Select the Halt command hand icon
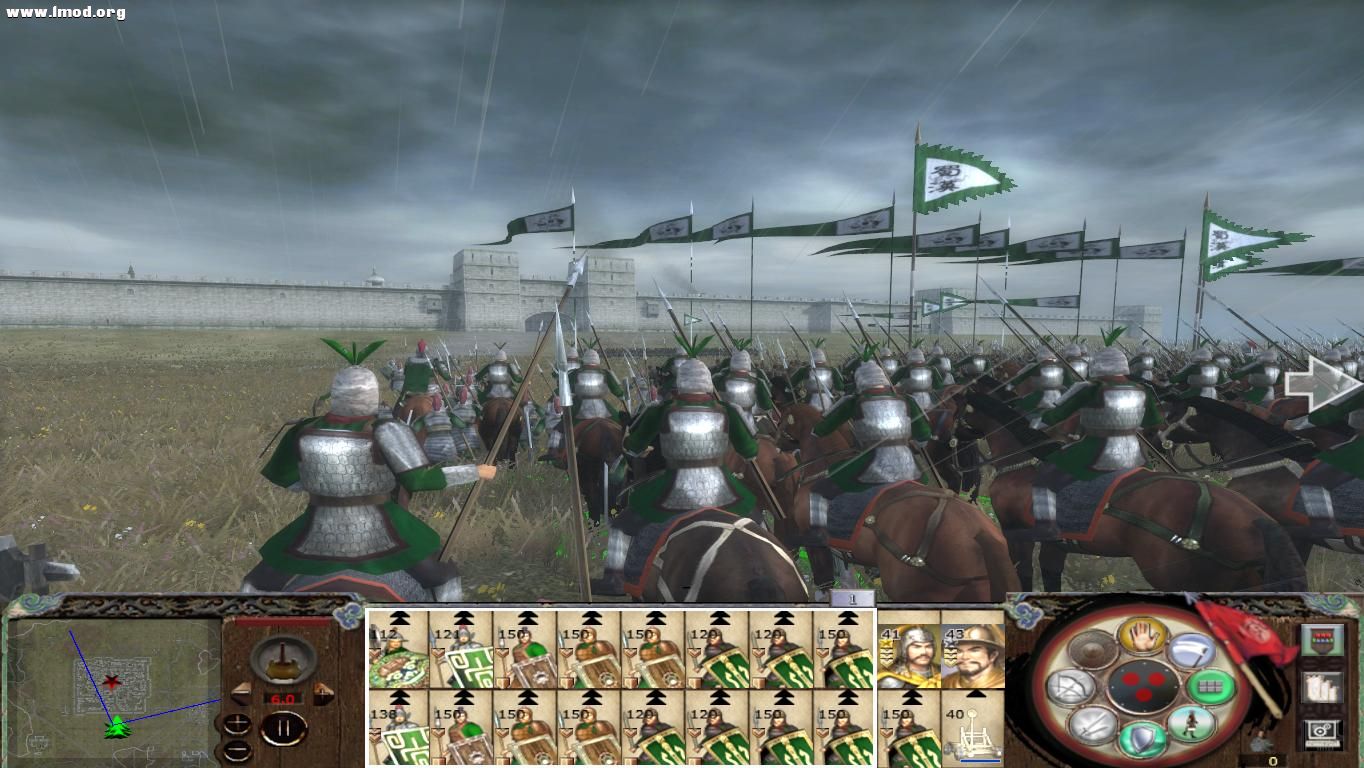Image resolution: width=1364 pixels, height=768 pixels. coord(1144,637)
